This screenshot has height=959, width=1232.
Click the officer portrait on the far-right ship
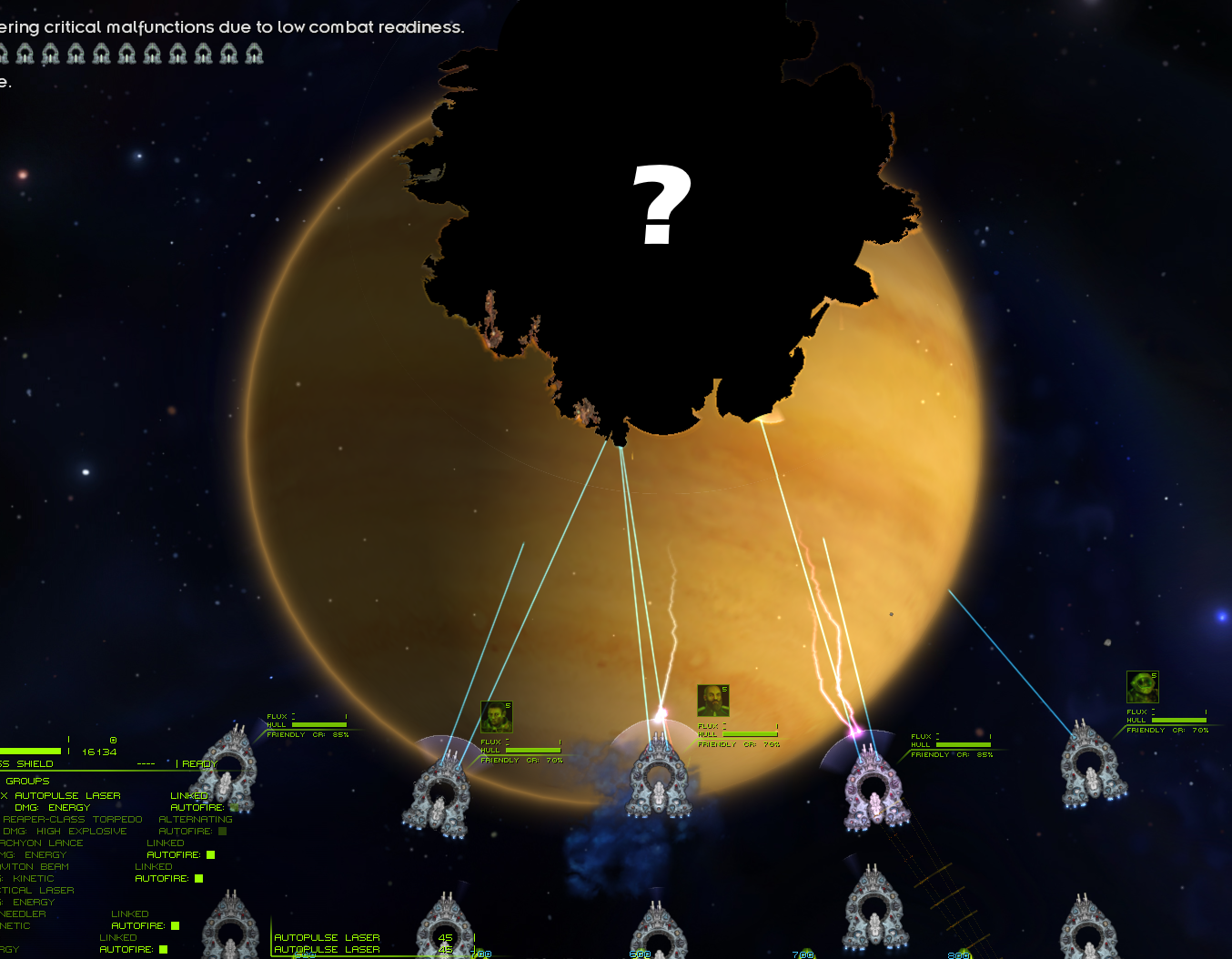tap(1142, 686)
